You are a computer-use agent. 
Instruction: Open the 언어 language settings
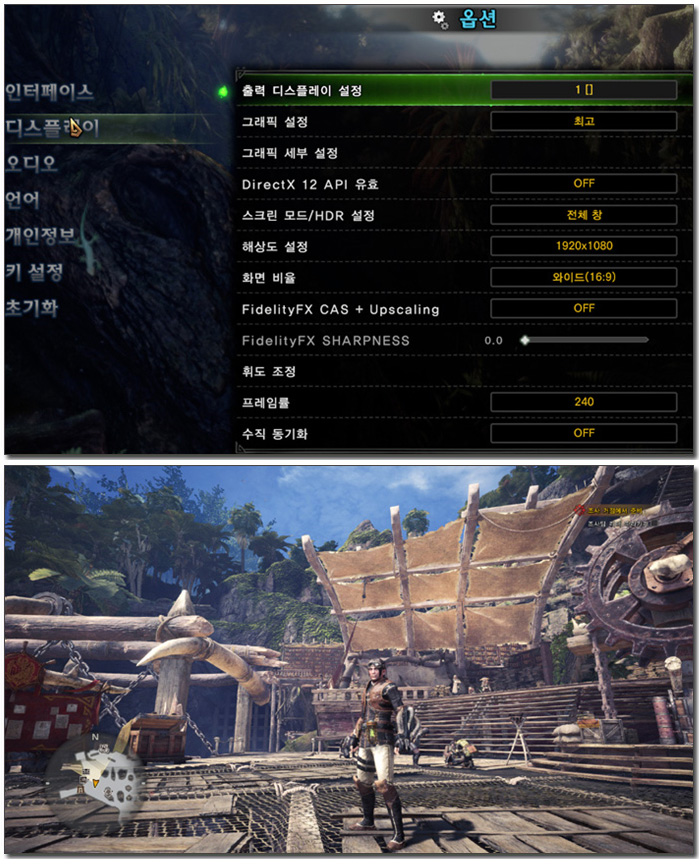coord(23,199)
